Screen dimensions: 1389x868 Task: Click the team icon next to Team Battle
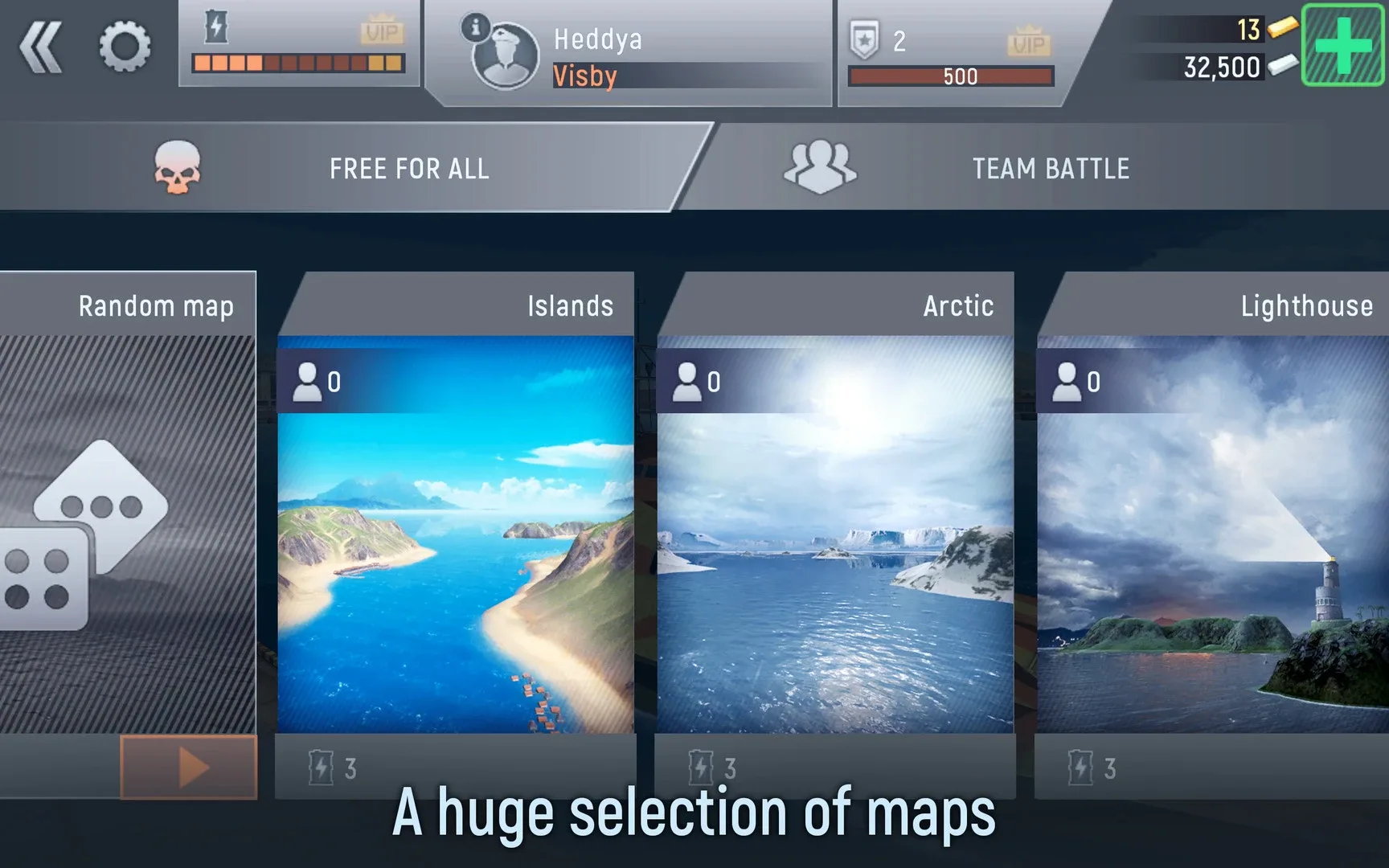820,166
